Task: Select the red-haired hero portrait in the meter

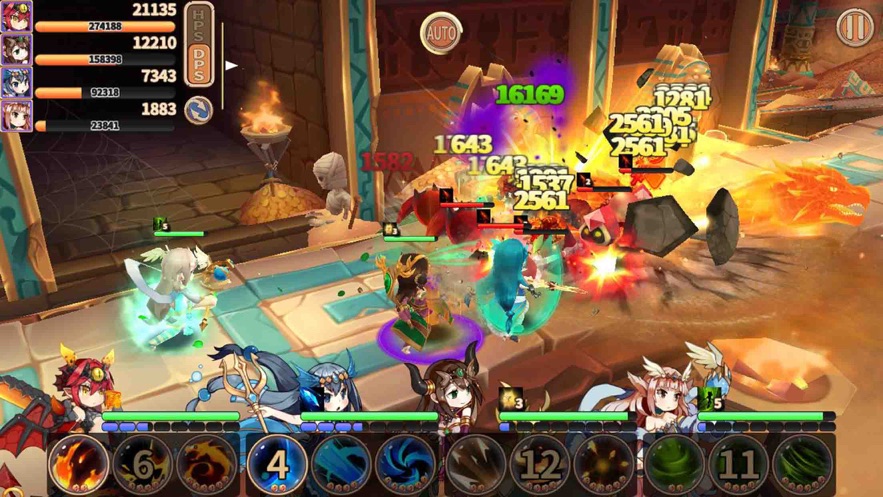Action: click(x=17, y=16)
